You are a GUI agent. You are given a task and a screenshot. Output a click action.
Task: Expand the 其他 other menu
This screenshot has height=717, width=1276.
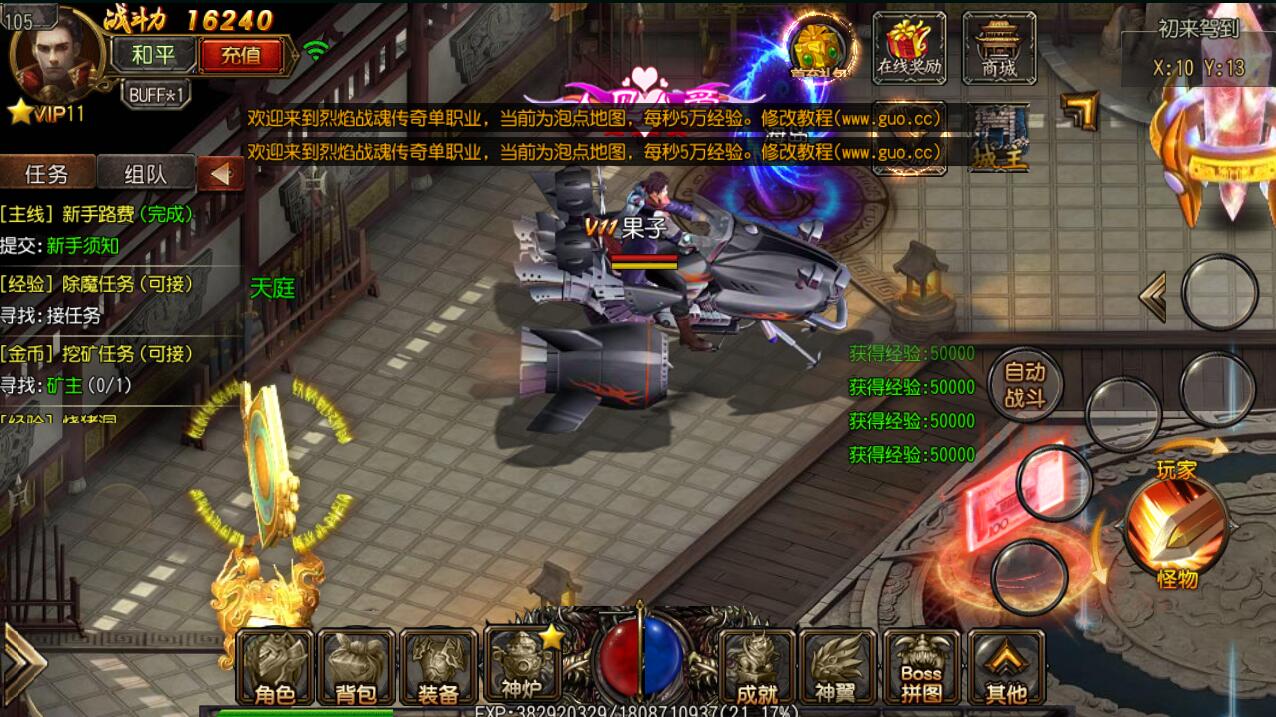tap(1004, 667)
